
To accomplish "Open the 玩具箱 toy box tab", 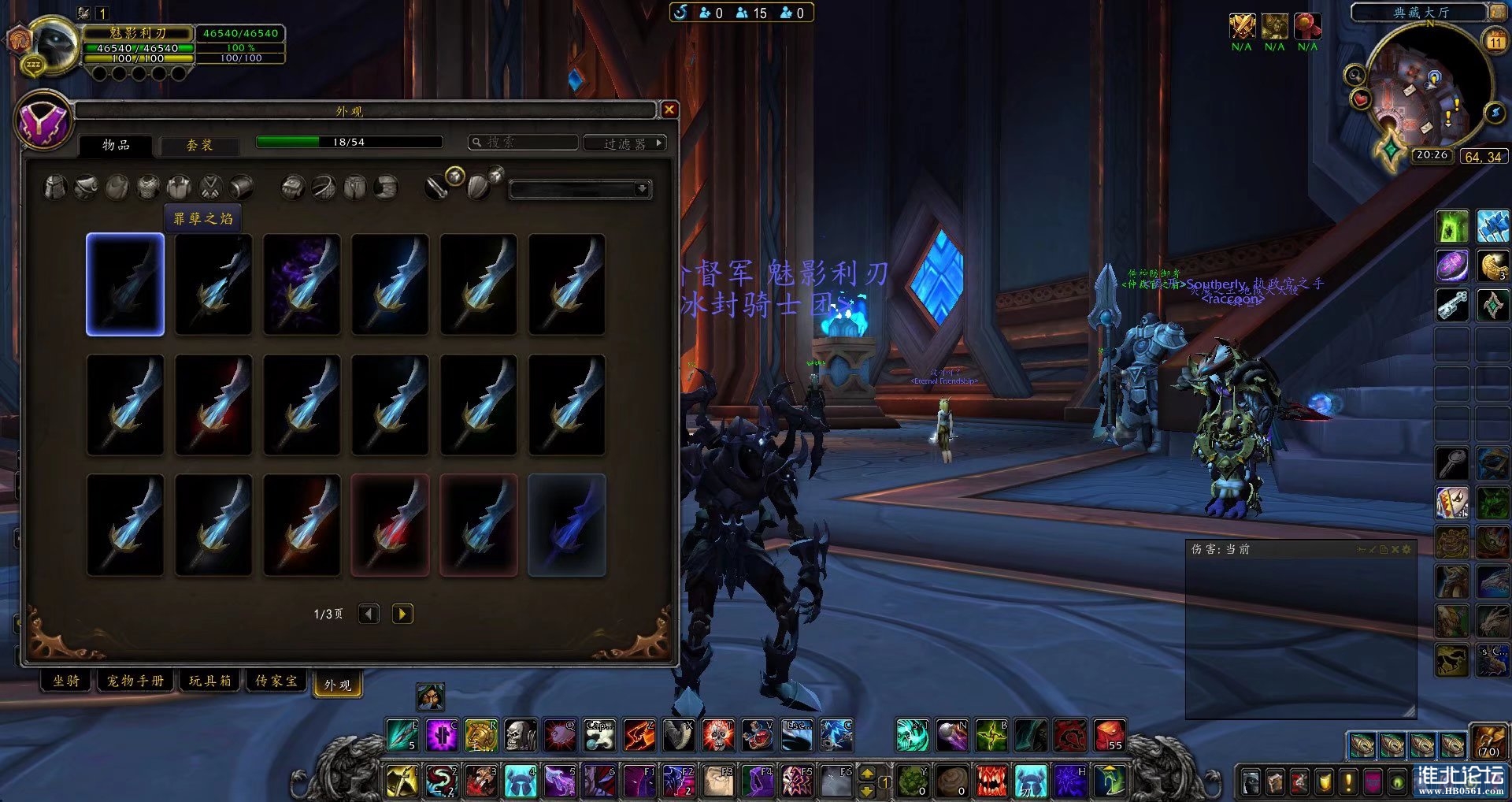I will (210, 681).
